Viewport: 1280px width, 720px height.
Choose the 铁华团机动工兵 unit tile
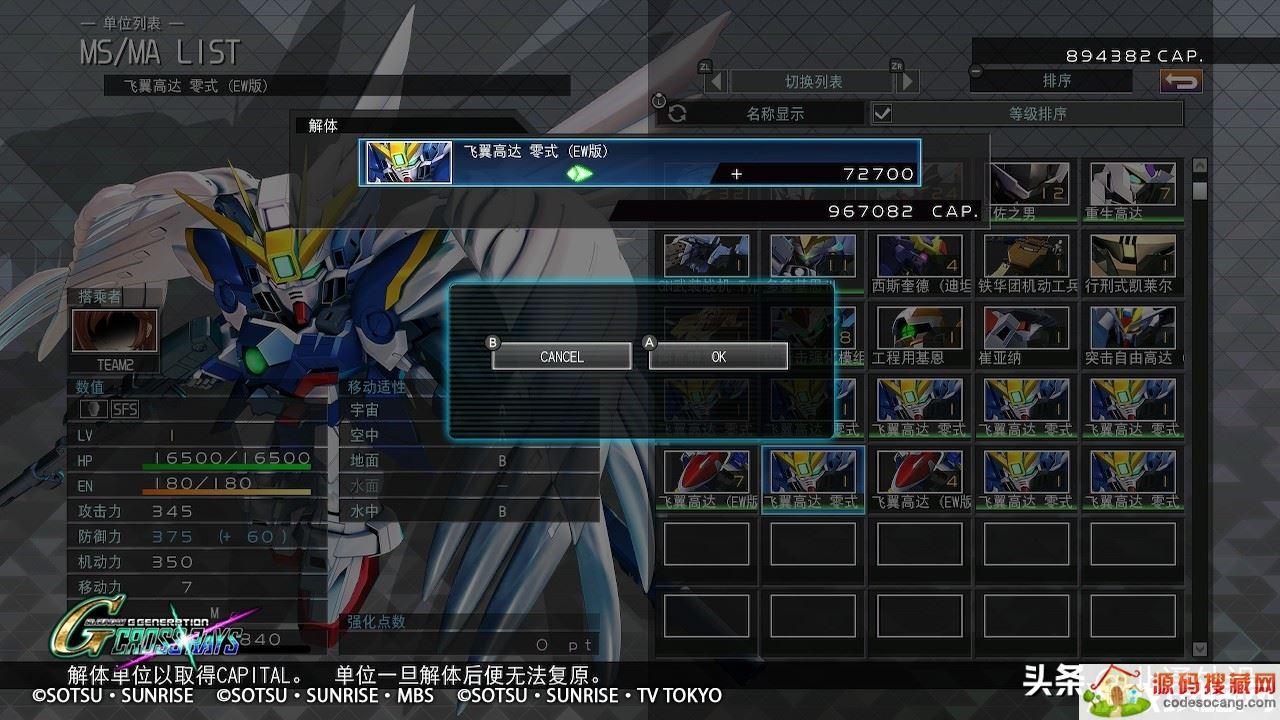[1026, 262]
